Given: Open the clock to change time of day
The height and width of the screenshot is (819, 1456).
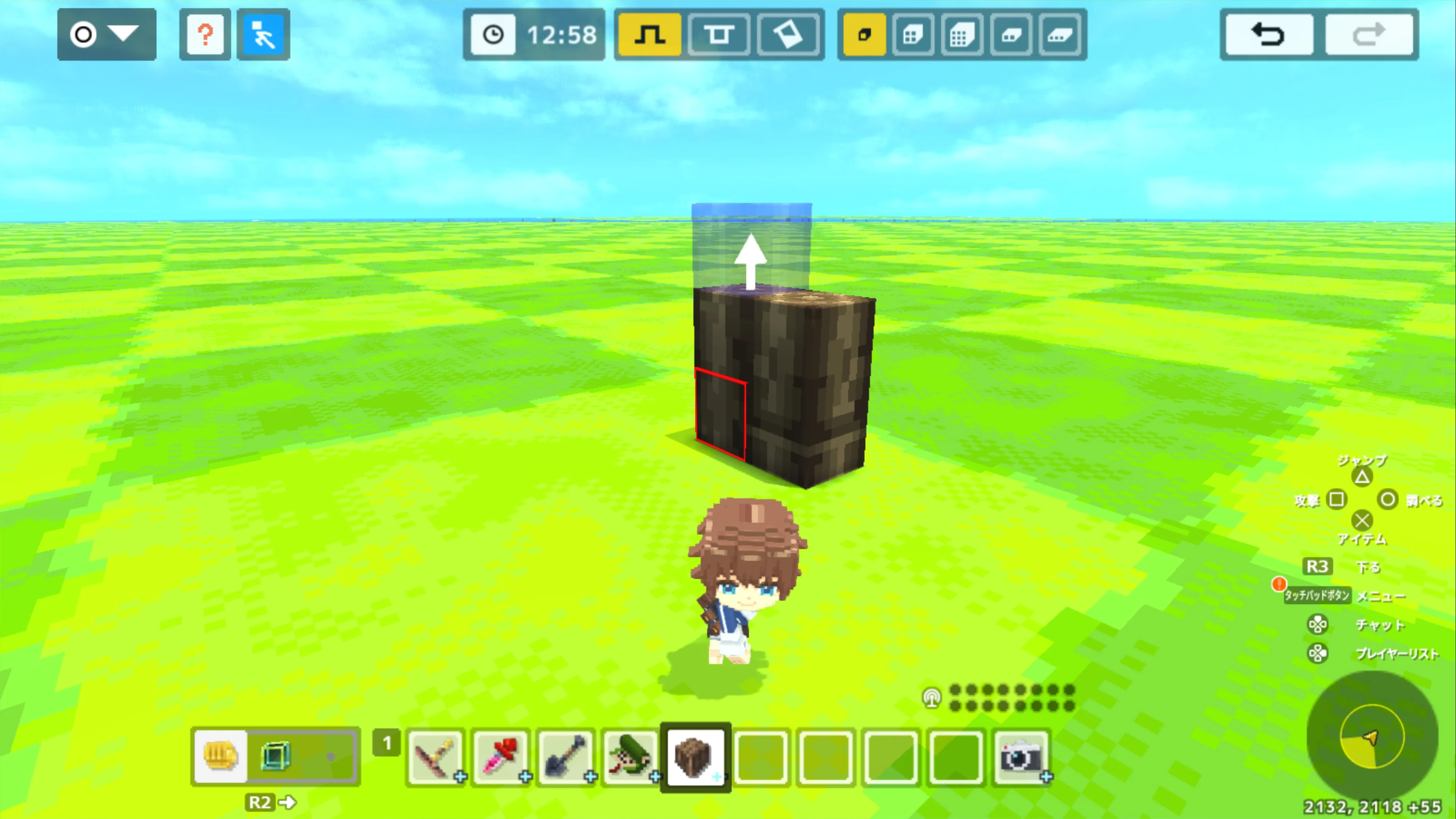Looking at the screenshot, I should [x=493, y=35].
